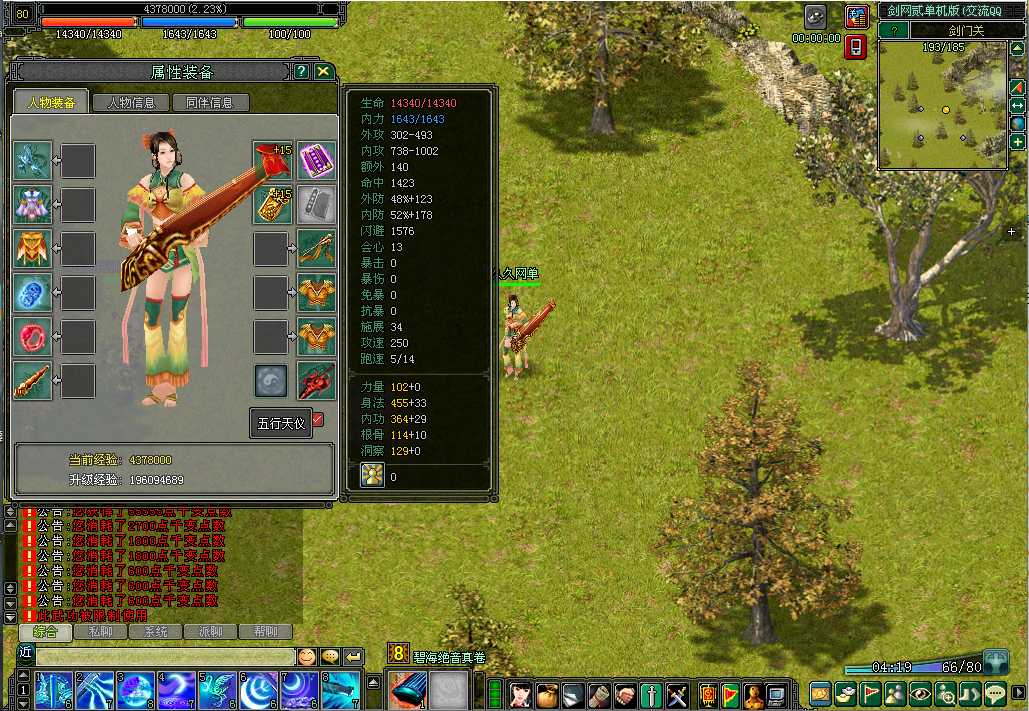1029x711 pixels.
Task: Click the chat message input box
Action: [165, 657]
